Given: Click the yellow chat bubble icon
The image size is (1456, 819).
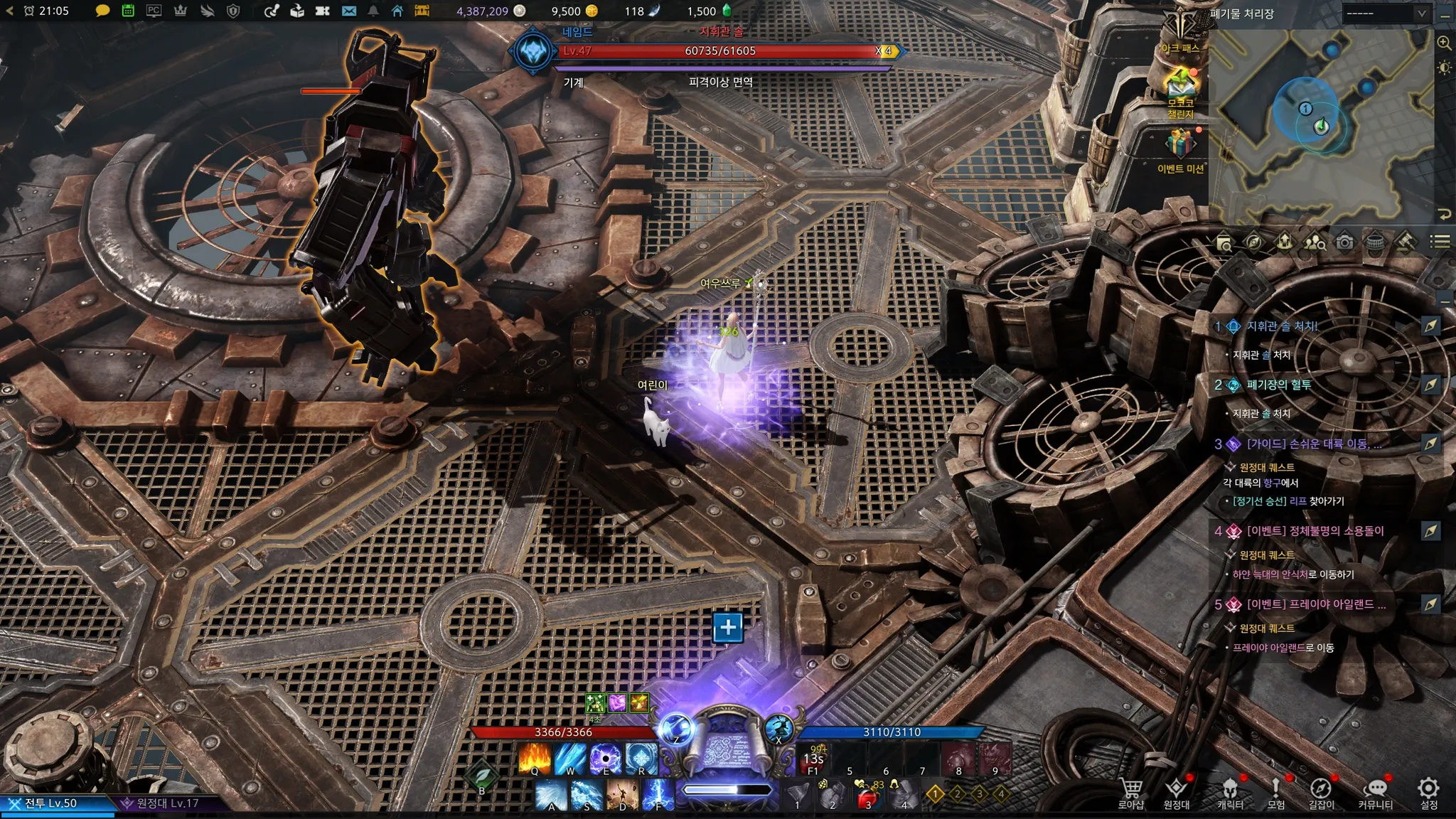Looking at the screenshot, I should [102, 11].
